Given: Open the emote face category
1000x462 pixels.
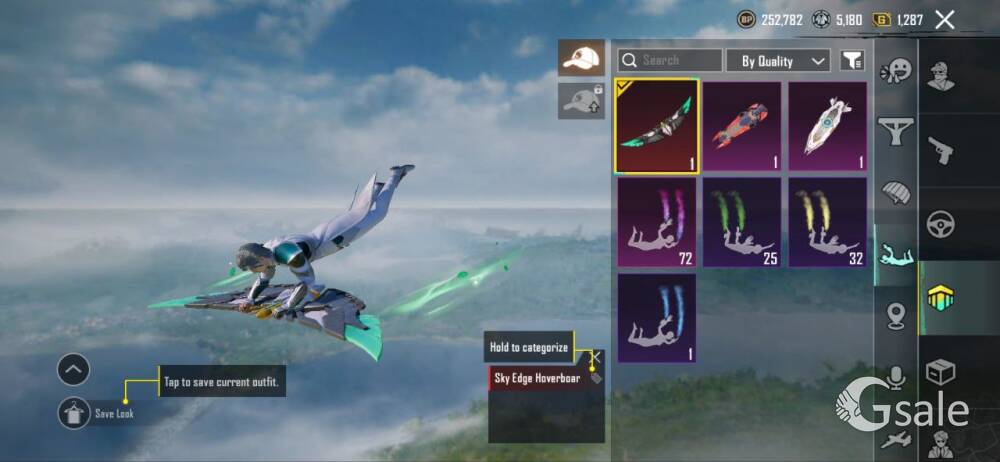Looking at the screenshot, I should tap(895, 72).
